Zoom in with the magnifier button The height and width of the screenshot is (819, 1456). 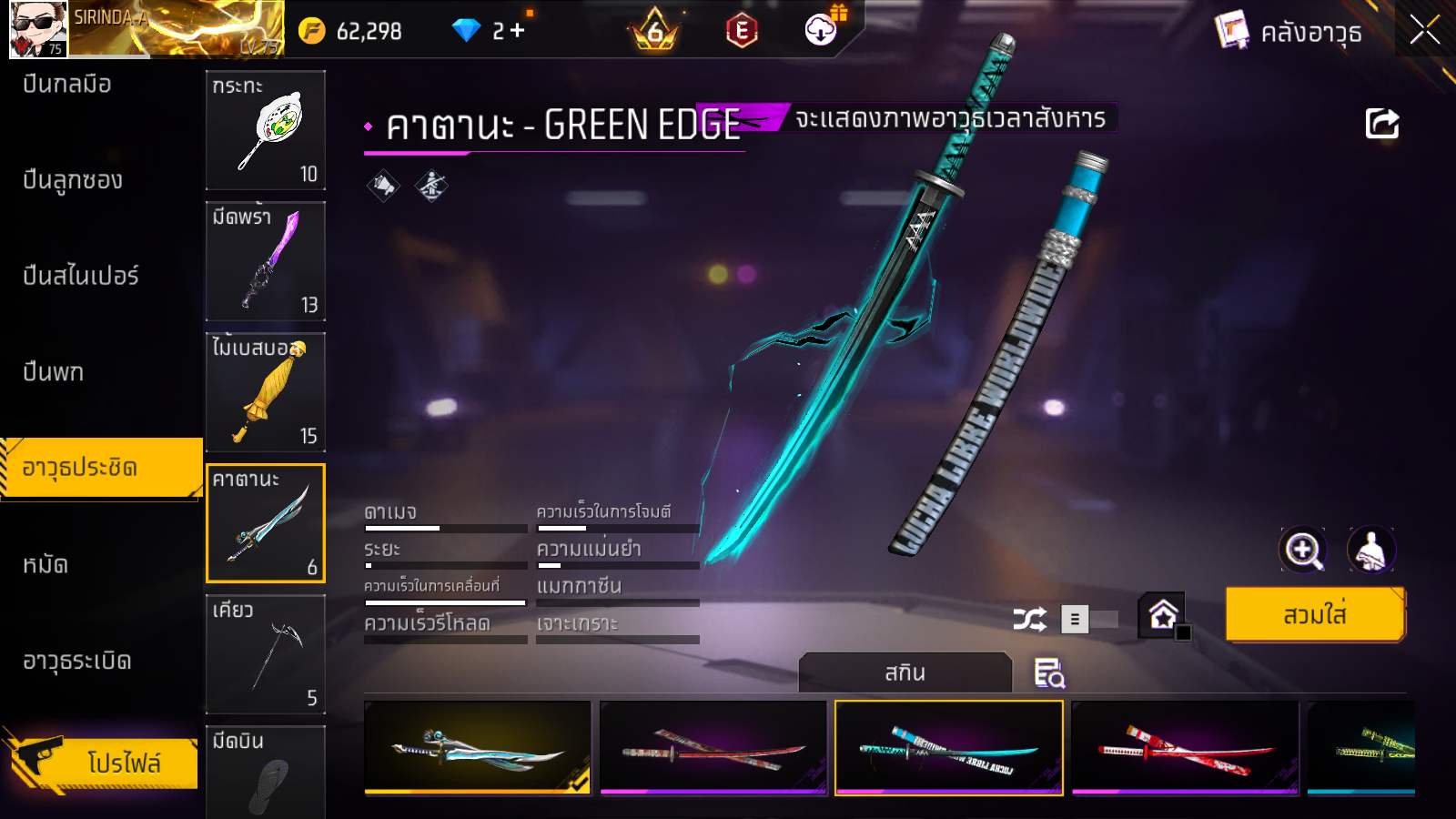pyautogui.click(x=1303, y=550)
